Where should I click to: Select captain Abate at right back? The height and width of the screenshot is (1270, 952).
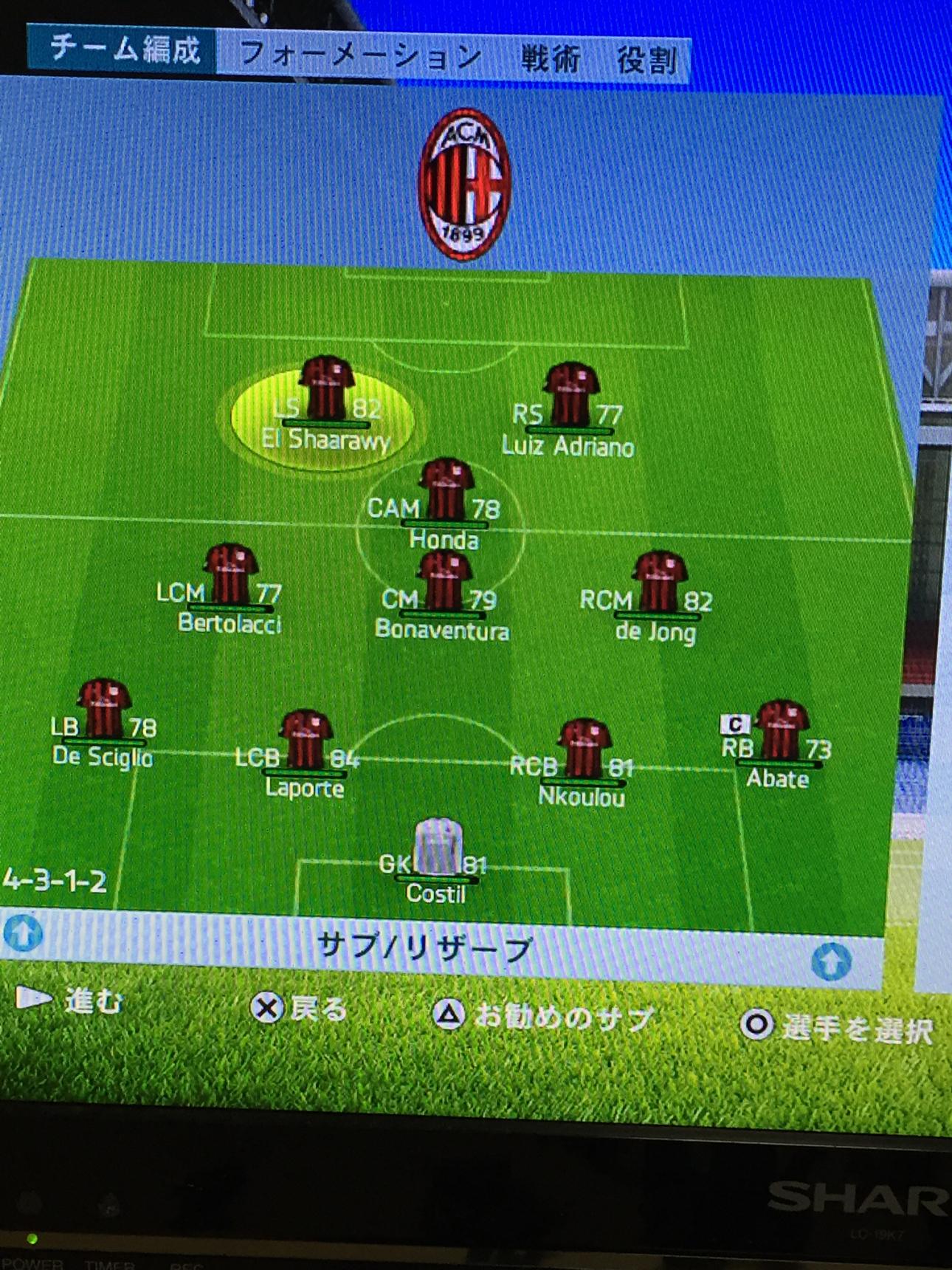pyautogui.click(x=779, y=742)
